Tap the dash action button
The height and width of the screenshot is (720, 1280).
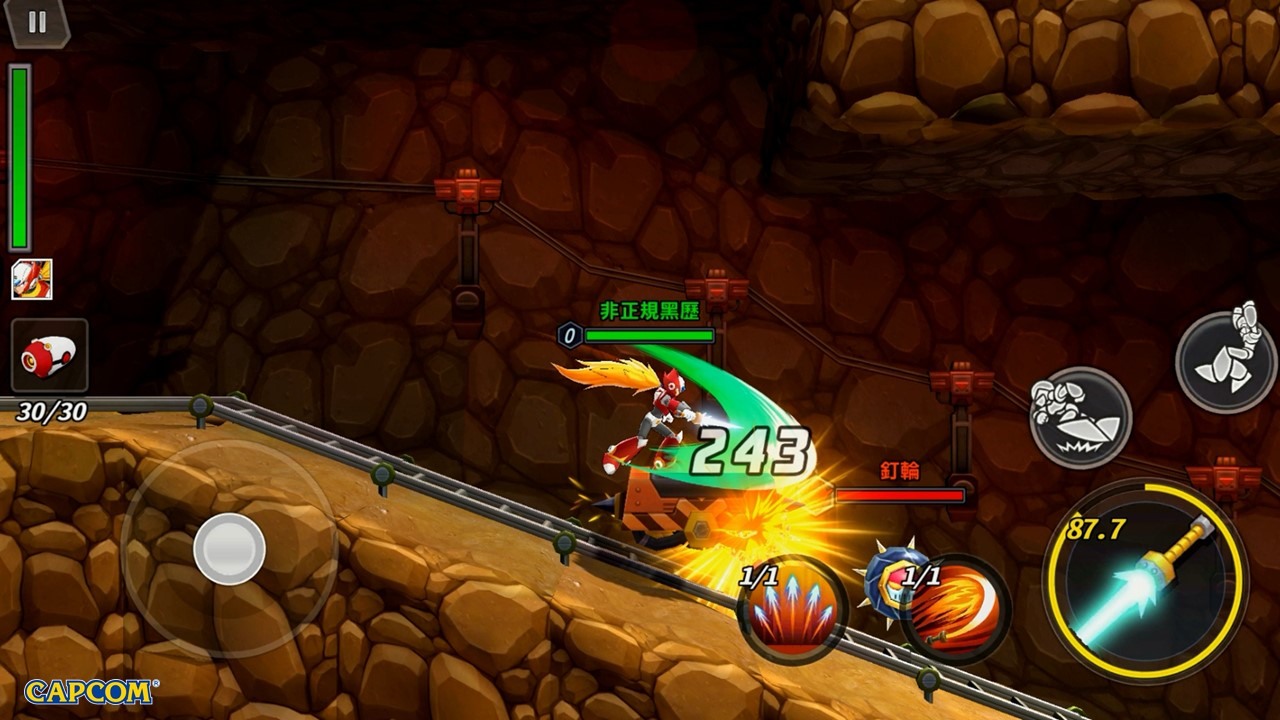coord(1080,417)
